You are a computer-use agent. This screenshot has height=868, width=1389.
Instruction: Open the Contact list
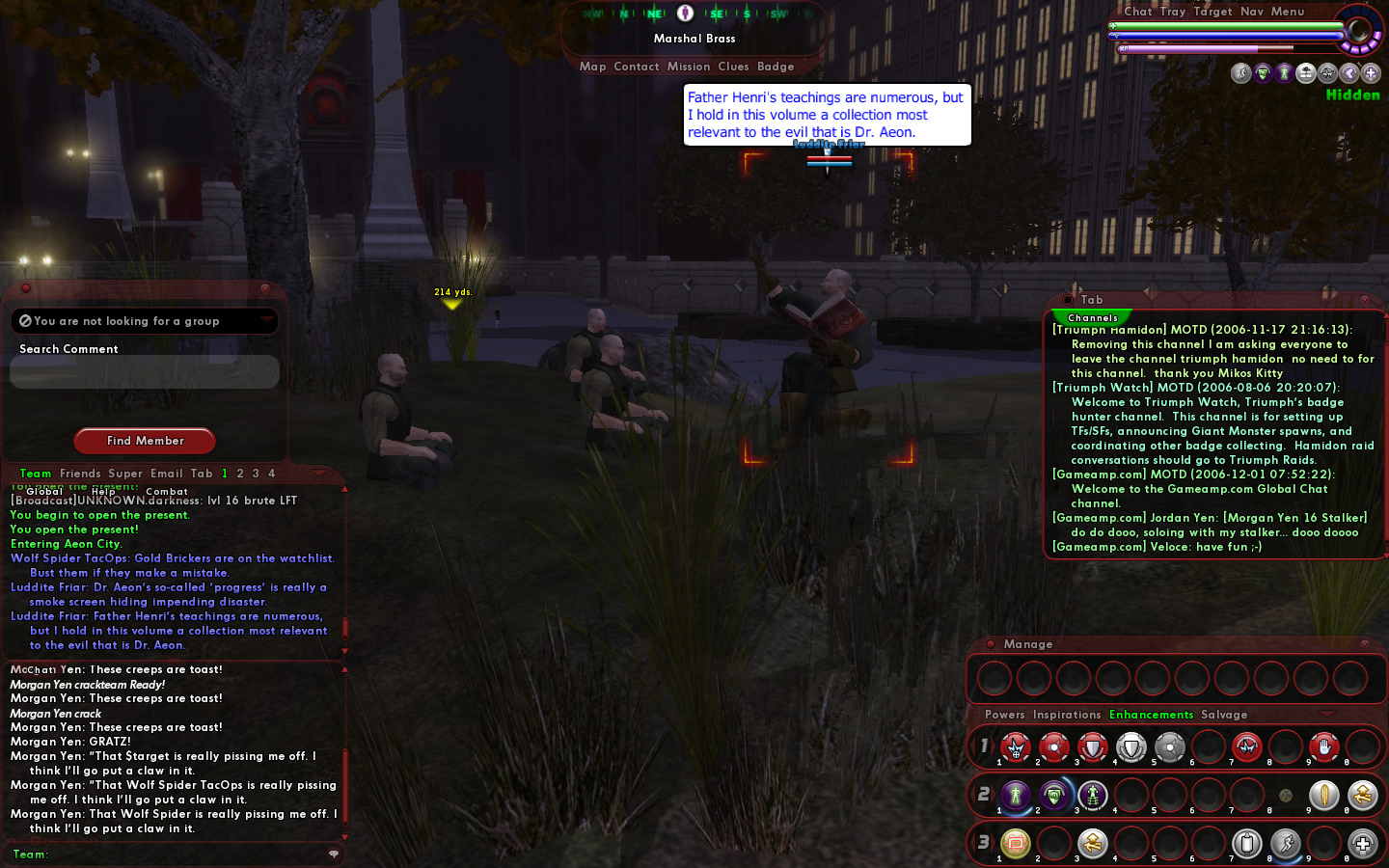pyautogui.click(x=636, y=67)
